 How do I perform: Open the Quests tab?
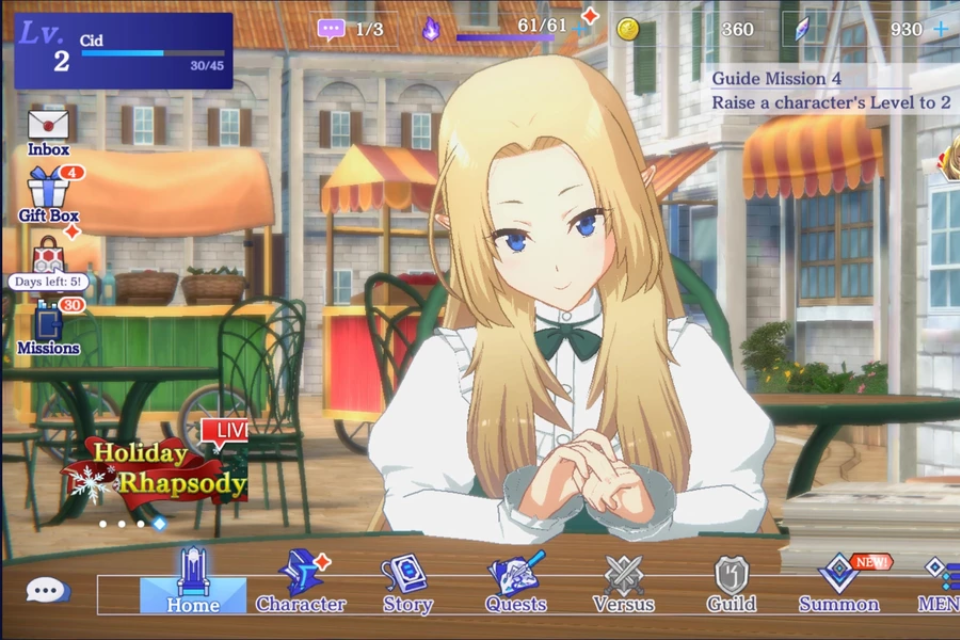516,582
